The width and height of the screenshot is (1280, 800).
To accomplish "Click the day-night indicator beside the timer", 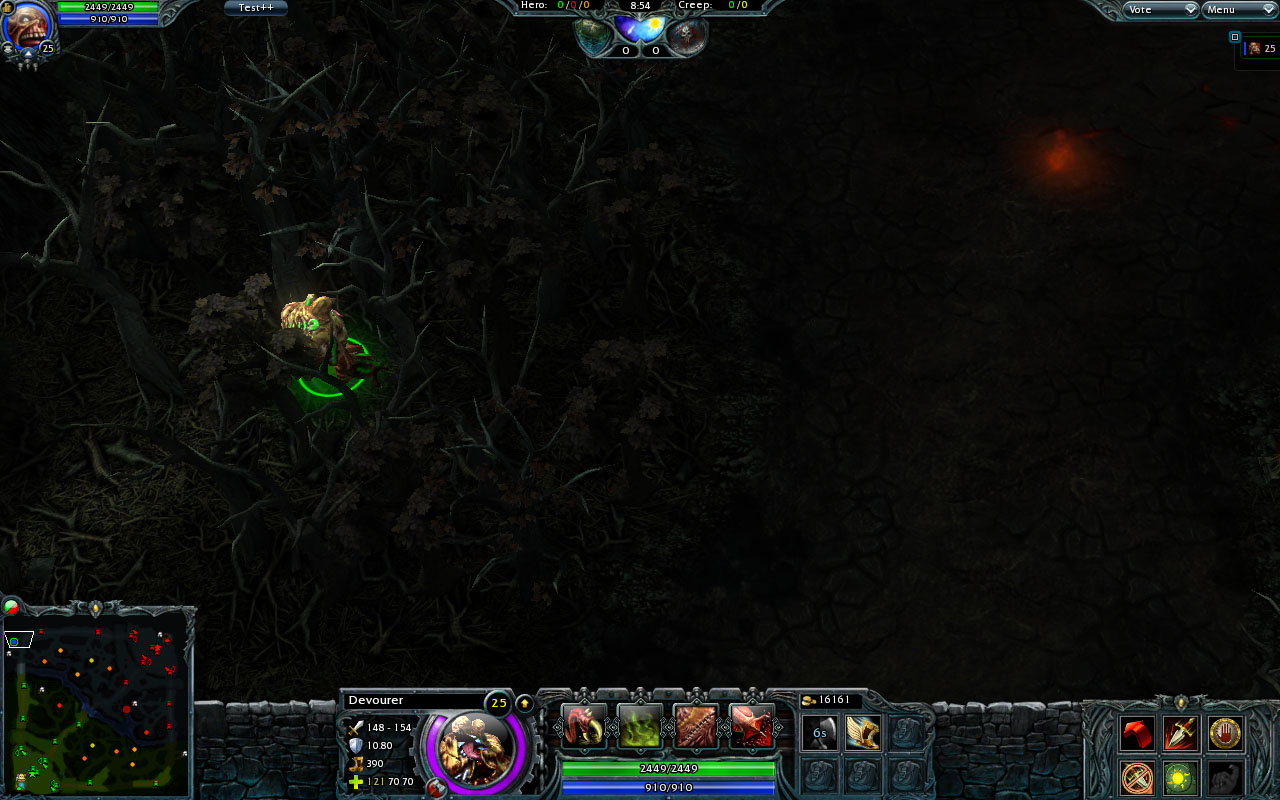I will pyautogui.click(x=640, y=29).
